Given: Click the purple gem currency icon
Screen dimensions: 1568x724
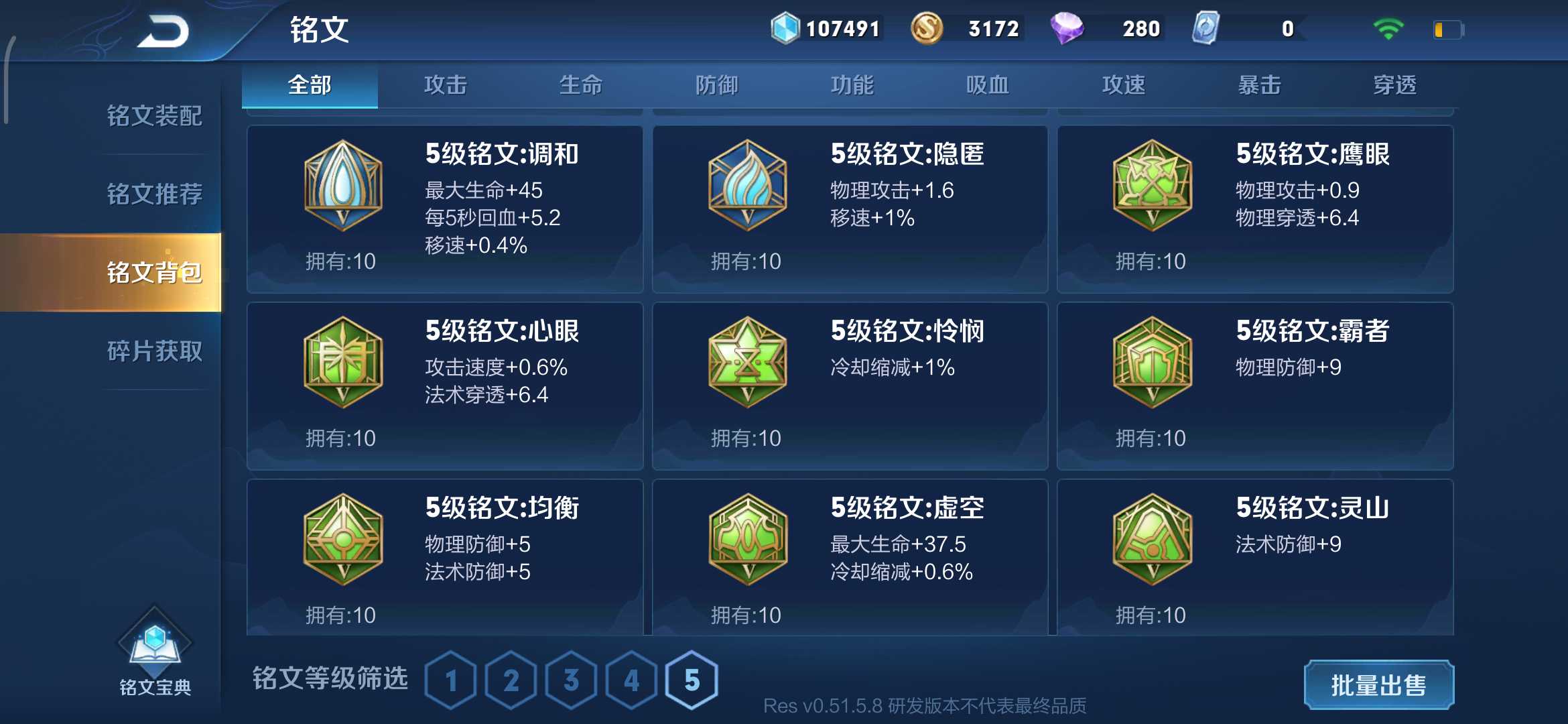Looking at the screenshot, I should click(1067, 28).
